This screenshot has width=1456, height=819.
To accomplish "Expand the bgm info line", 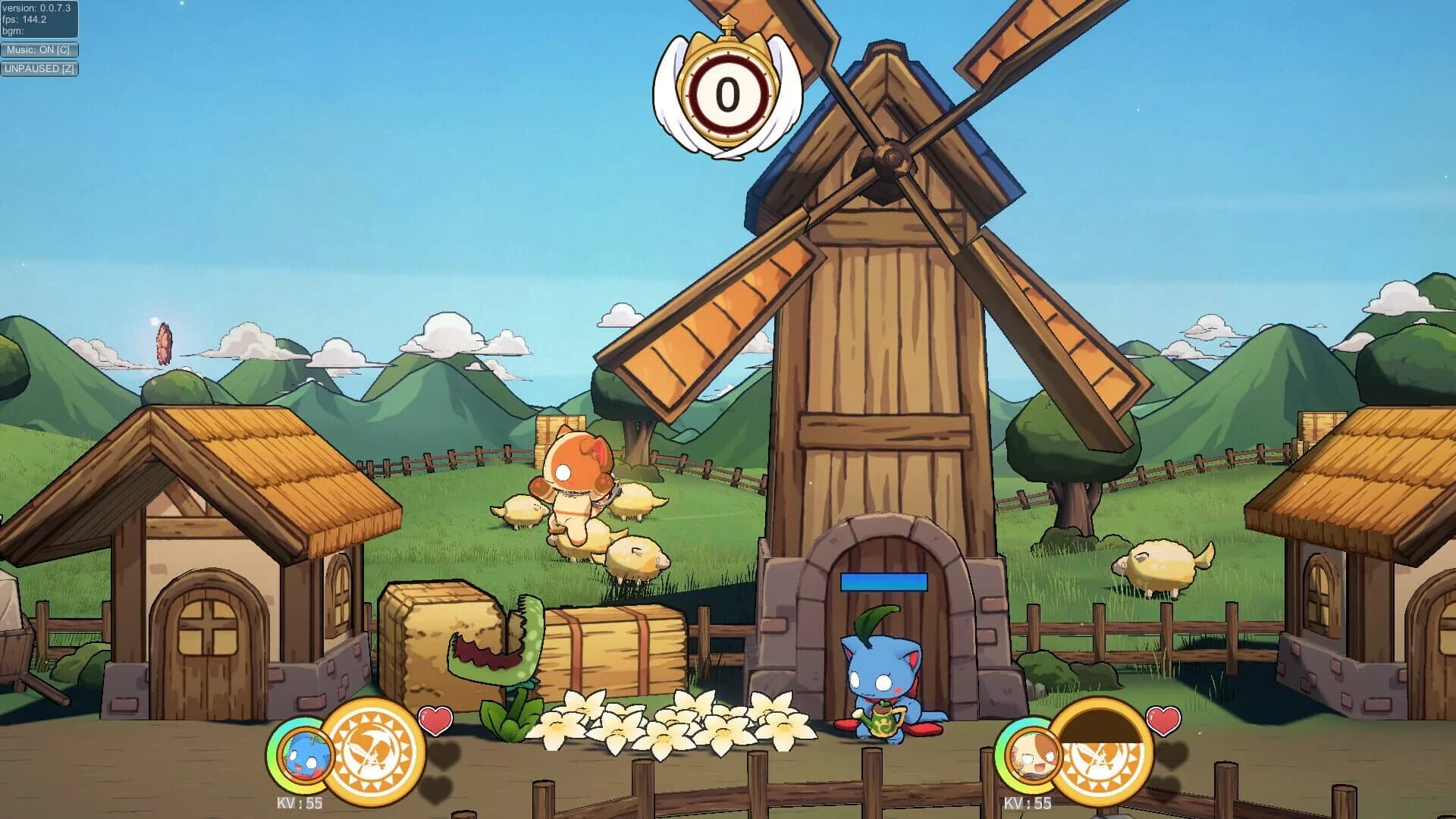I will point(12,30).
